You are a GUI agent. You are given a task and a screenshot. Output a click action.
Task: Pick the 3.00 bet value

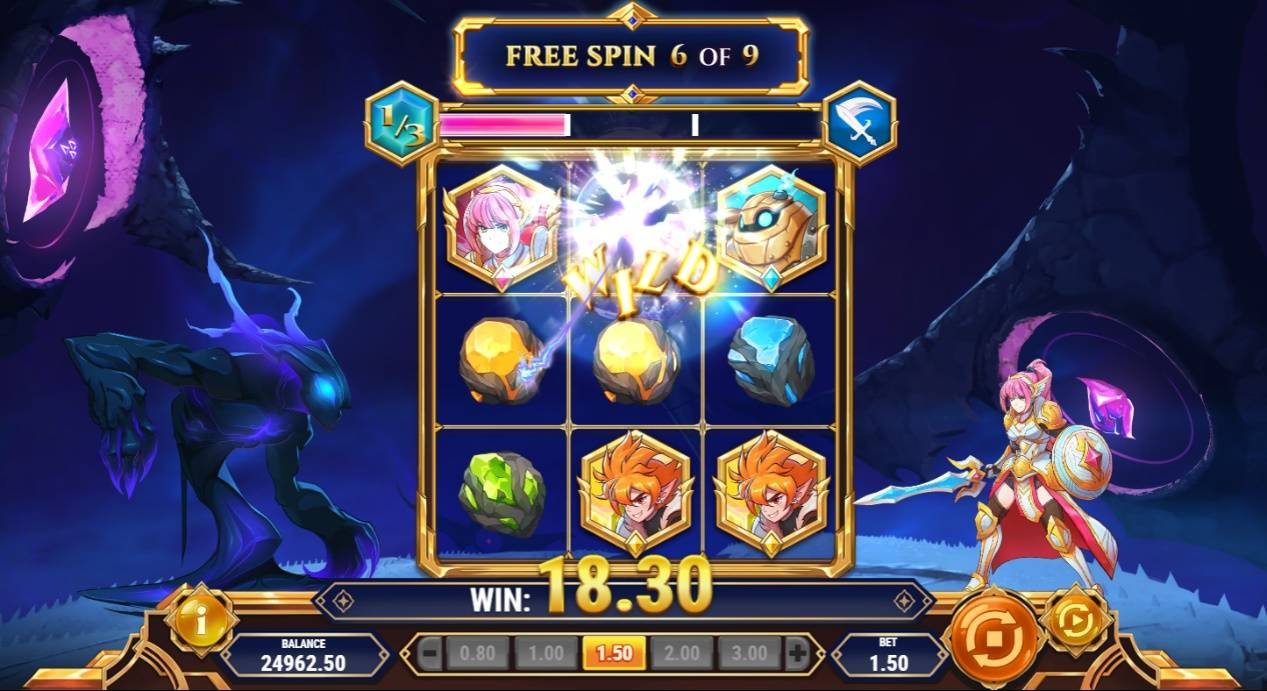pos(749,654)
